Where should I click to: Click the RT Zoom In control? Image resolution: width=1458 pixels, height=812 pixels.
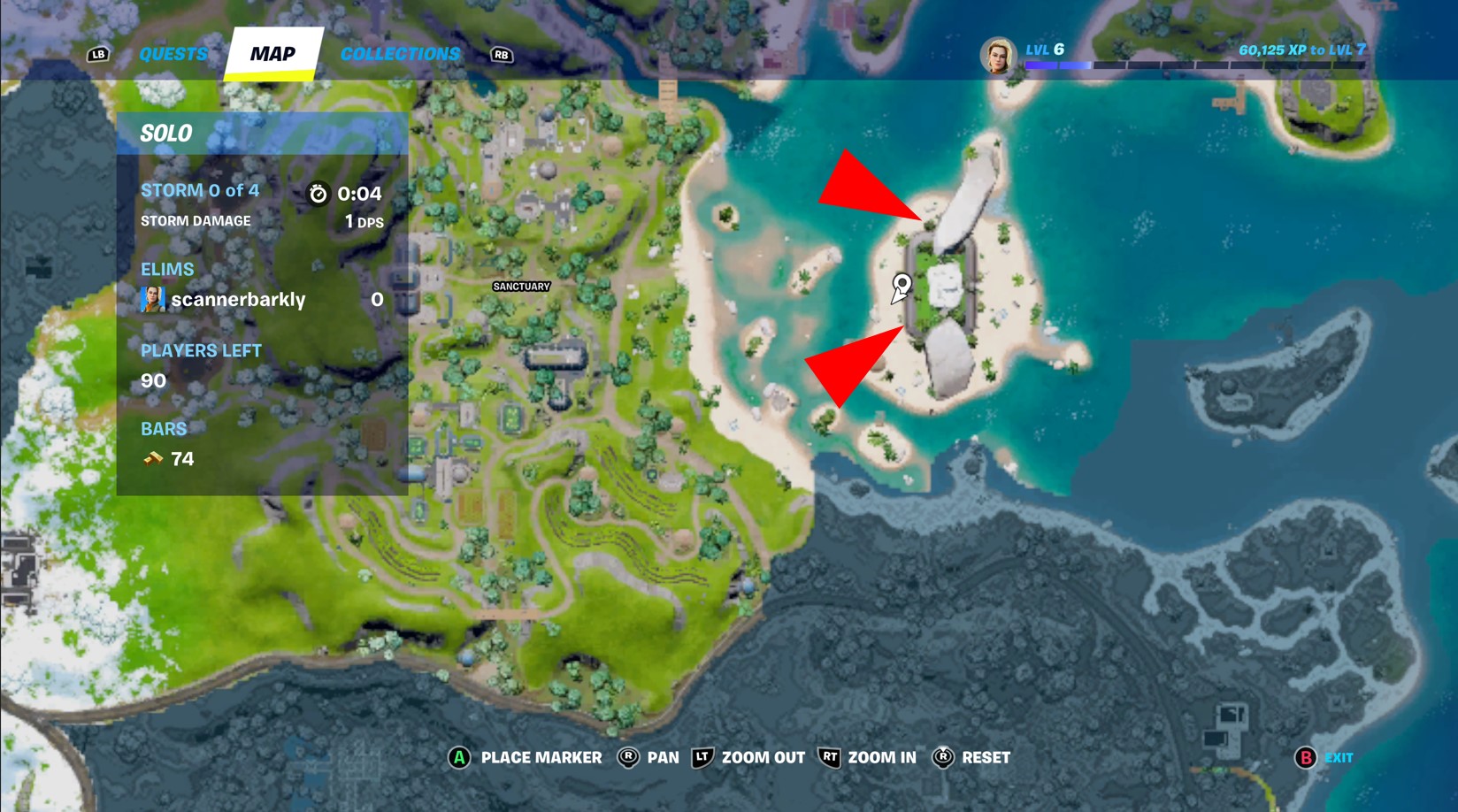[829, 757]
